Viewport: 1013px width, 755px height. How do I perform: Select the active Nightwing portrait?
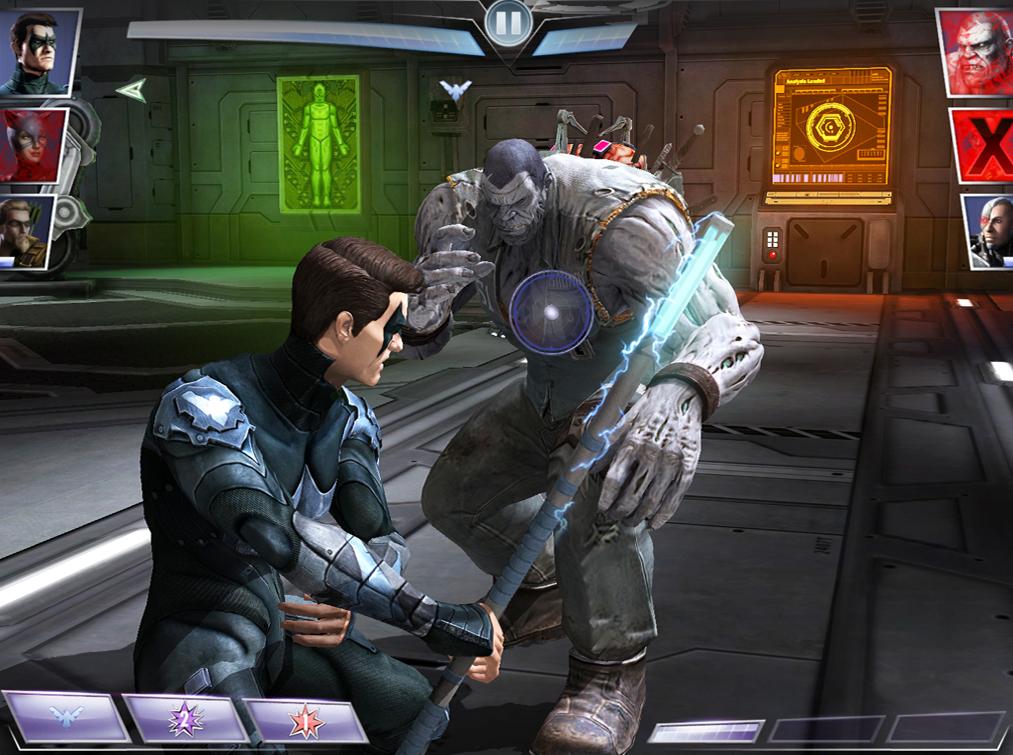tap(39, 52)
